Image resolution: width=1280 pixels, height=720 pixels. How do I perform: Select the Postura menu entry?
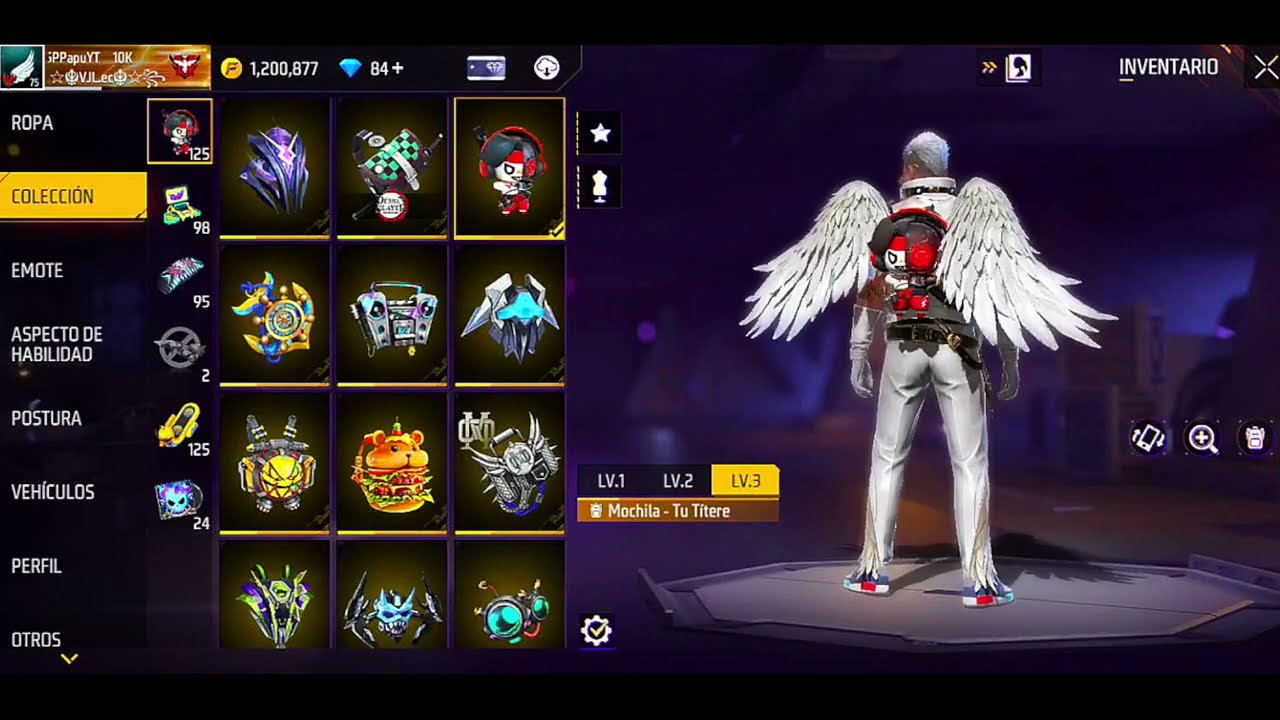tap(46, 419)
